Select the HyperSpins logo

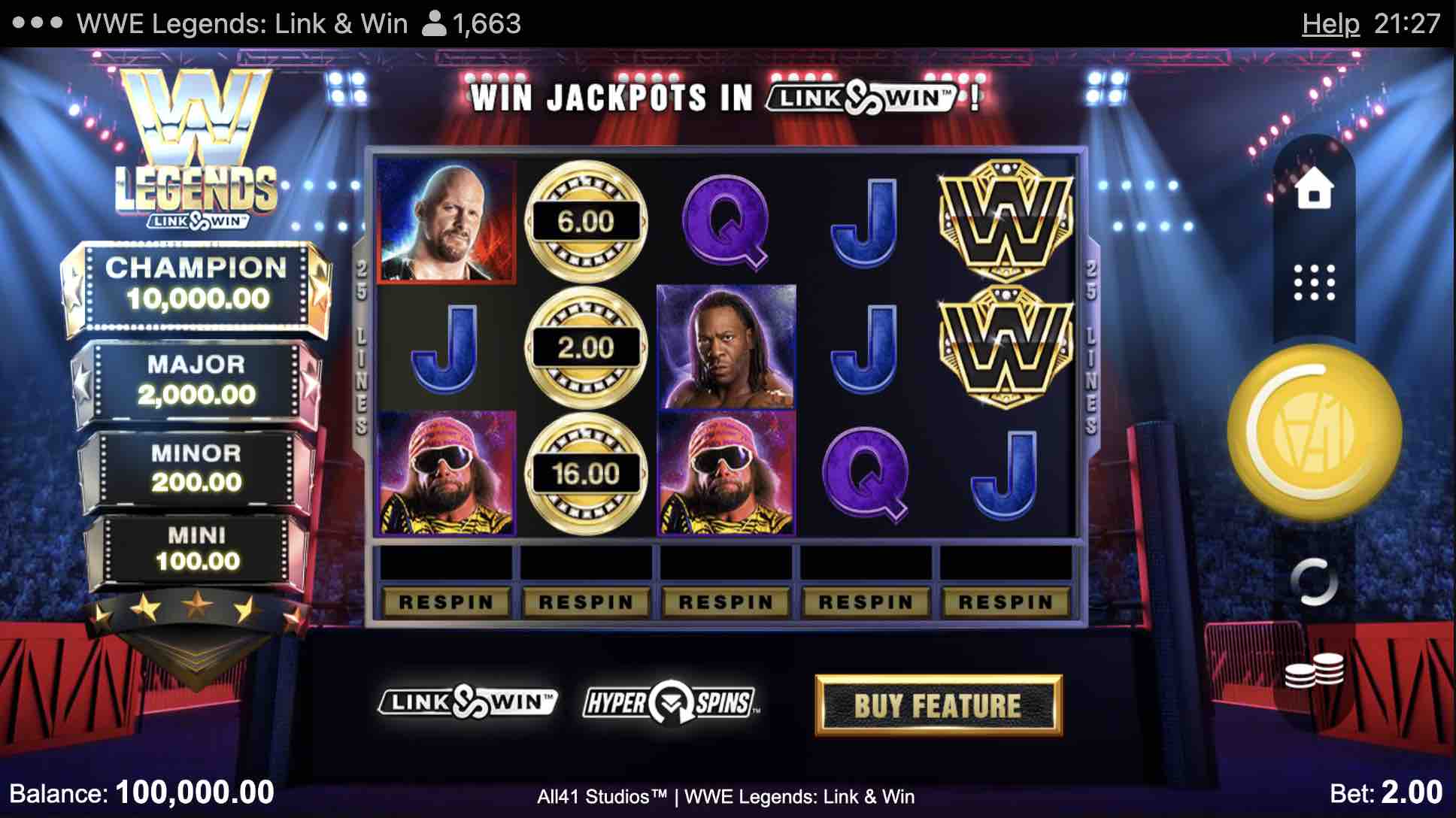pyautogui.click(x=671, y=703)
